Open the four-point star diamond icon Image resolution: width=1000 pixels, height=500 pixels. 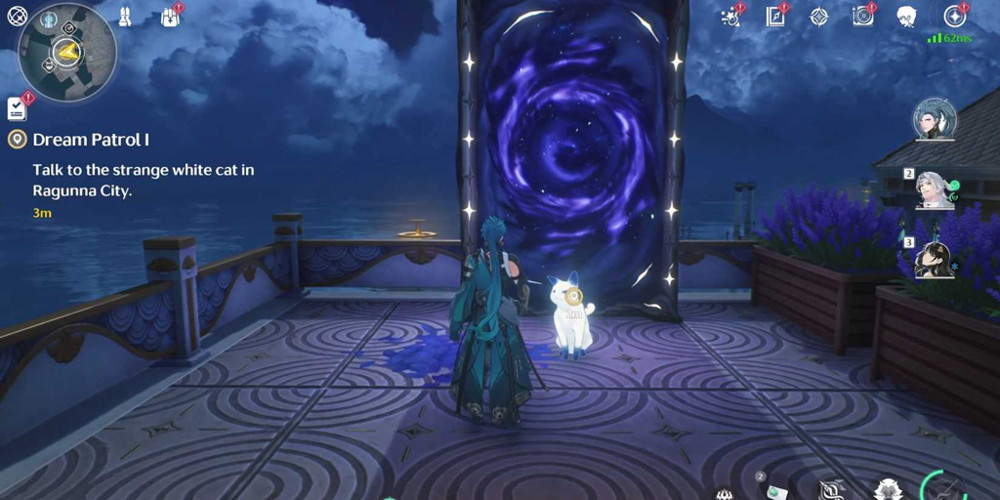coord(818,16)
